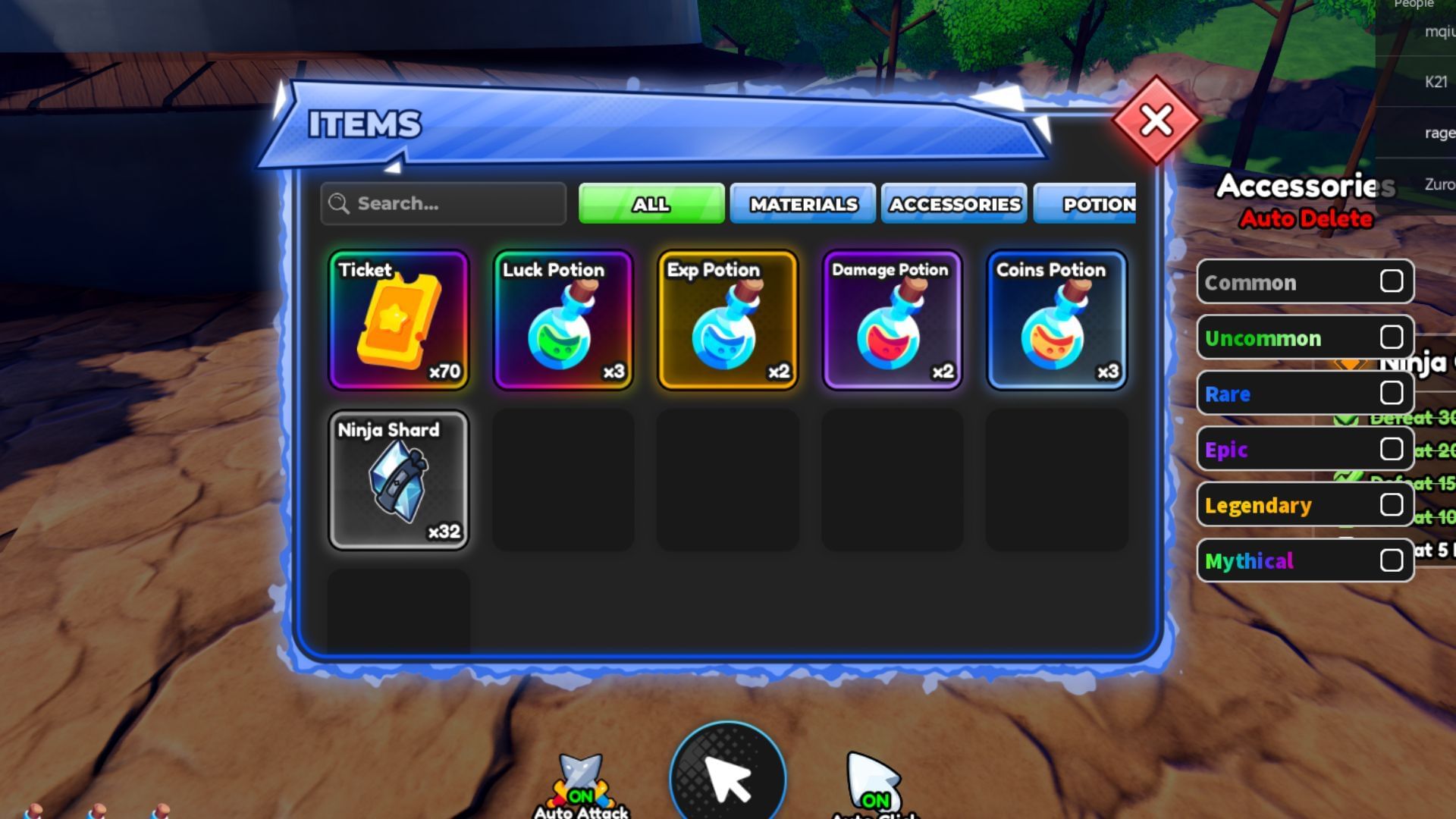Switch to the MATERIALS tab
This screenshot has height=819, width=1456.
[x=802, y=203]
